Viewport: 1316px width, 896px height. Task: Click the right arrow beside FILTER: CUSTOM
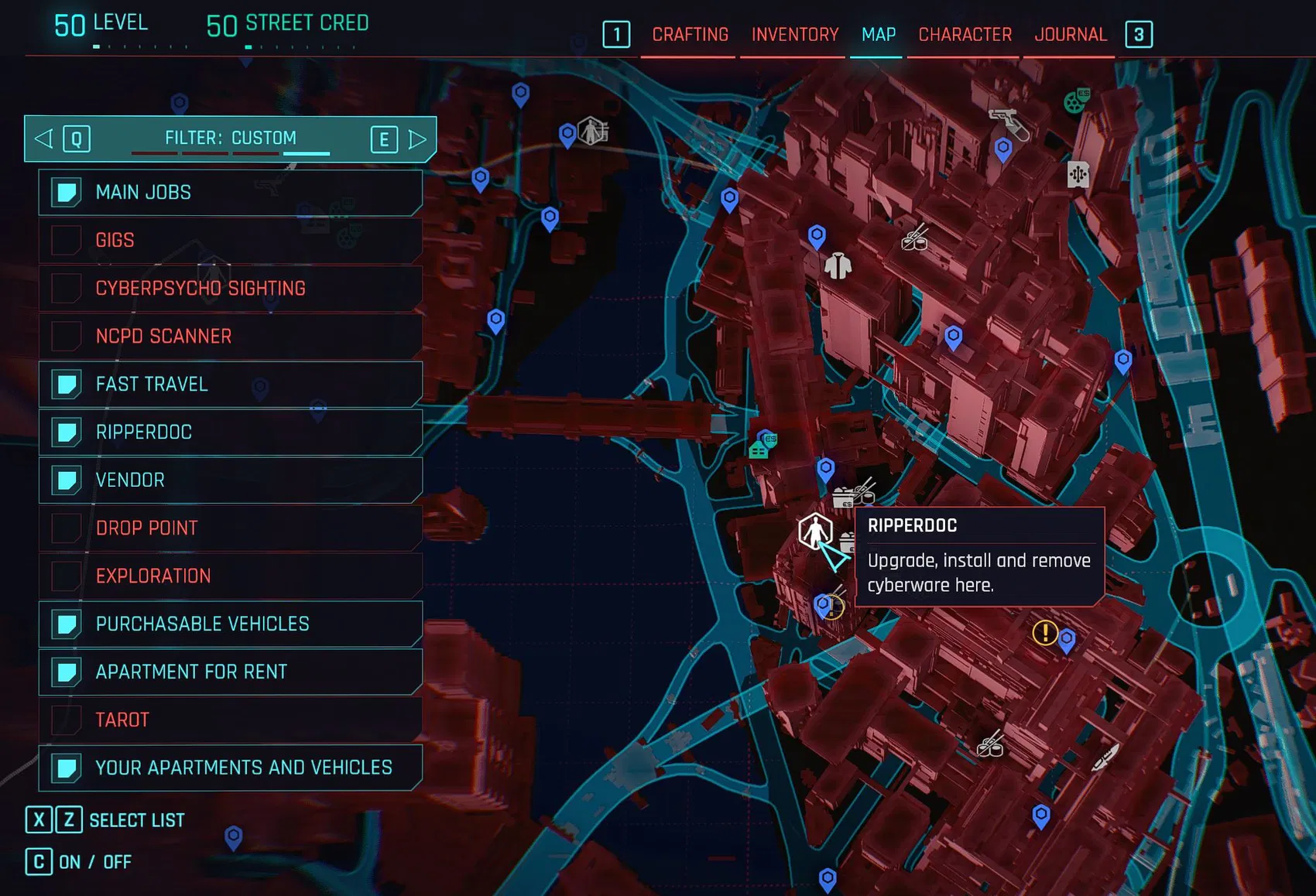point(416,139)
